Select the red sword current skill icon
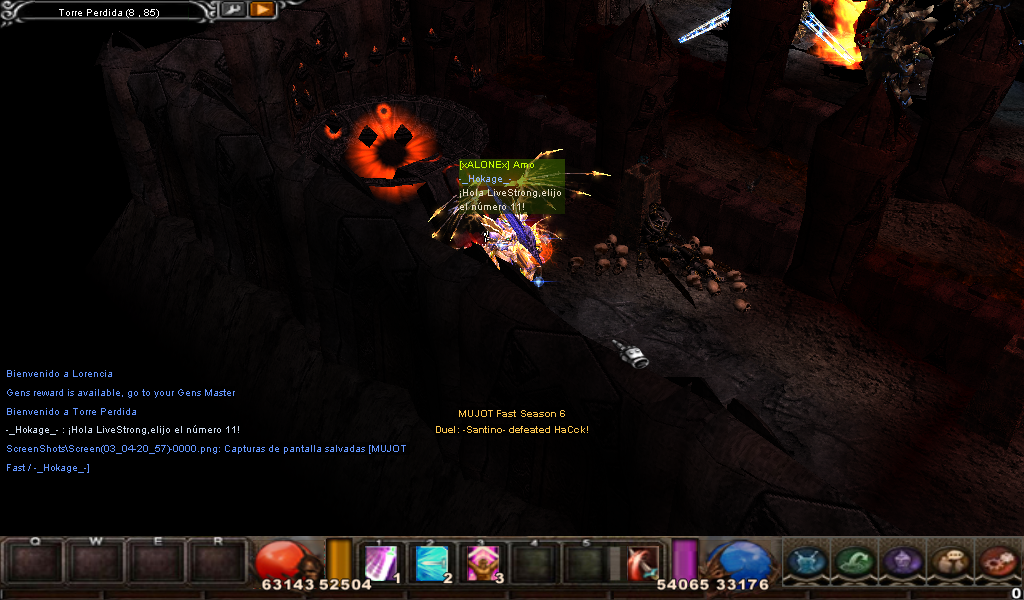 pos(642,563)
